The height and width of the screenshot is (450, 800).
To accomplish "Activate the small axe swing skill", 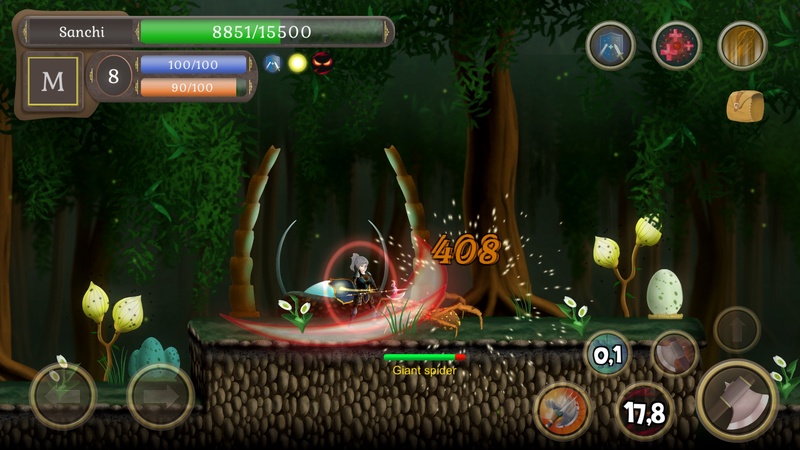I will [x=675, y=354].
